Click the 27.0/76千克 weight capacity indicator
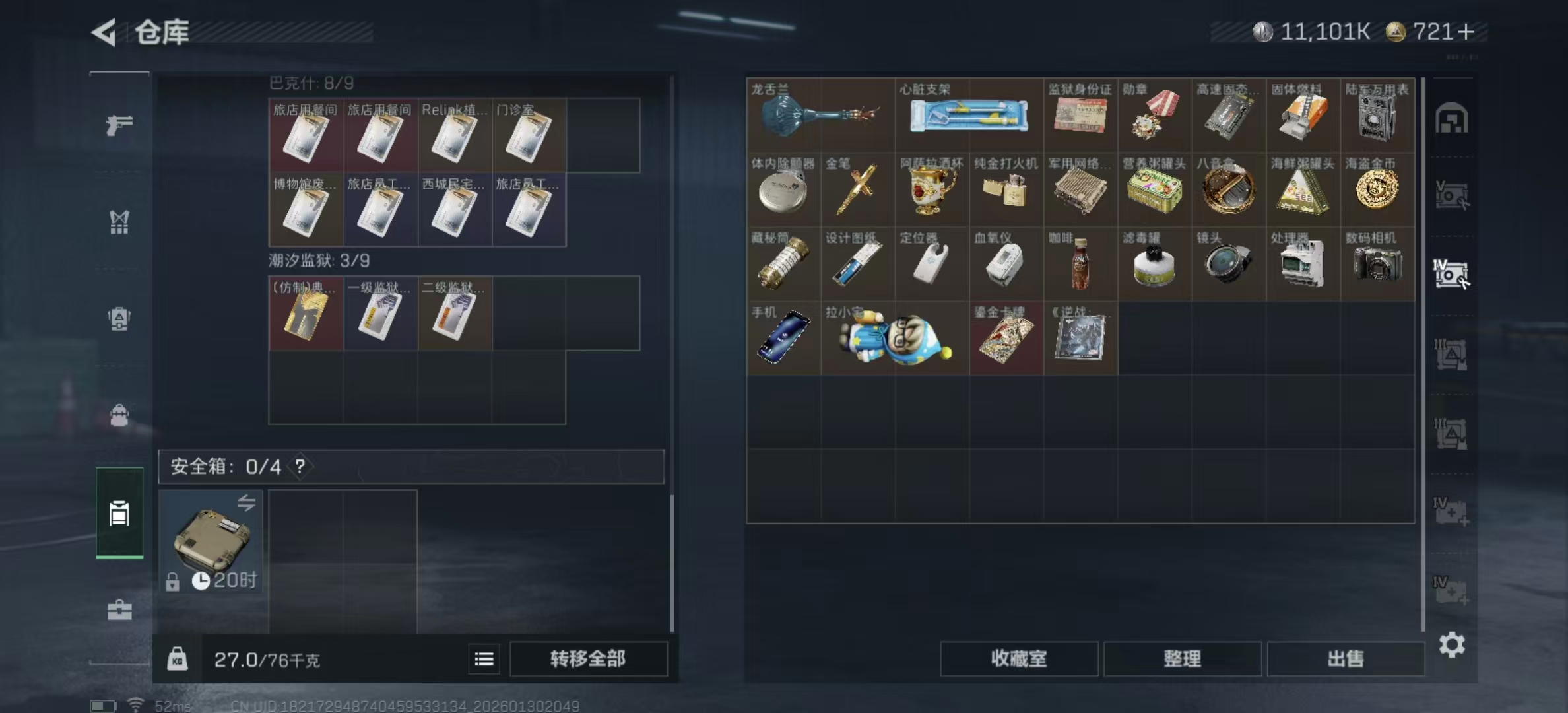This screenshot has width=1568, height=713. [x=267, y=660]
